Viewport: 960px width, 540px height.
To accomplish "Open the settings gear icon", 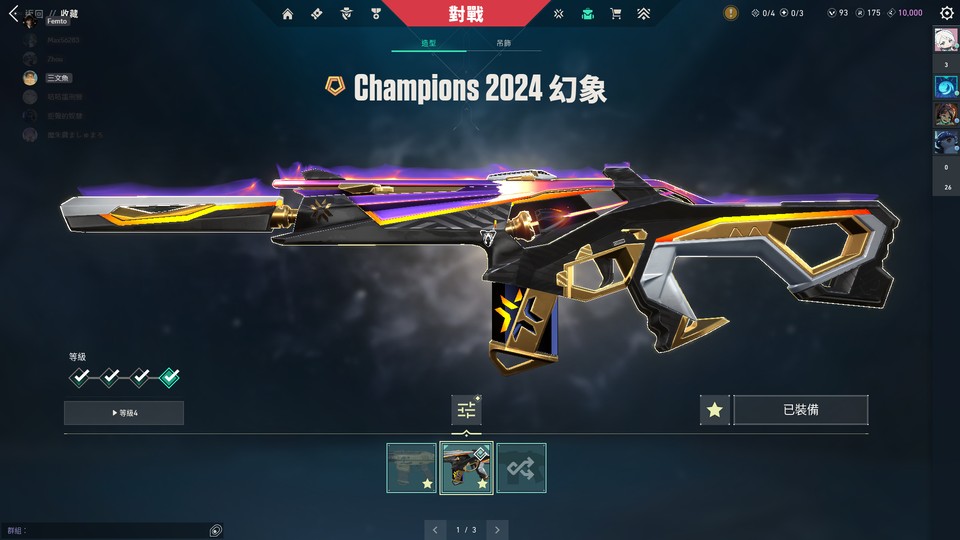I will [x=946, y=14].
